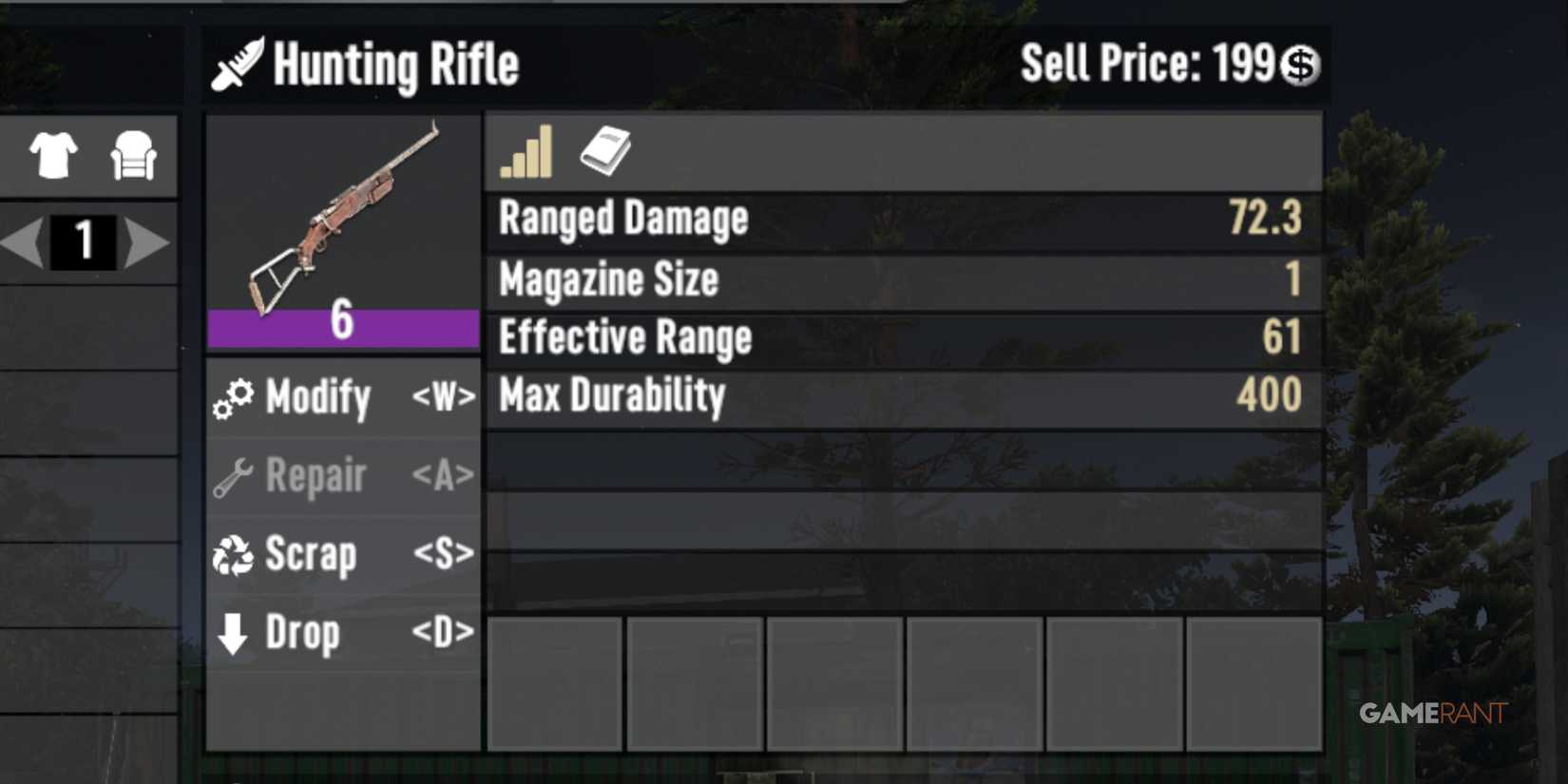Click the Drop down-arrow icon
Image resolution: width=1568 pixels, height=784 pixels.
(x=231, y=633)
